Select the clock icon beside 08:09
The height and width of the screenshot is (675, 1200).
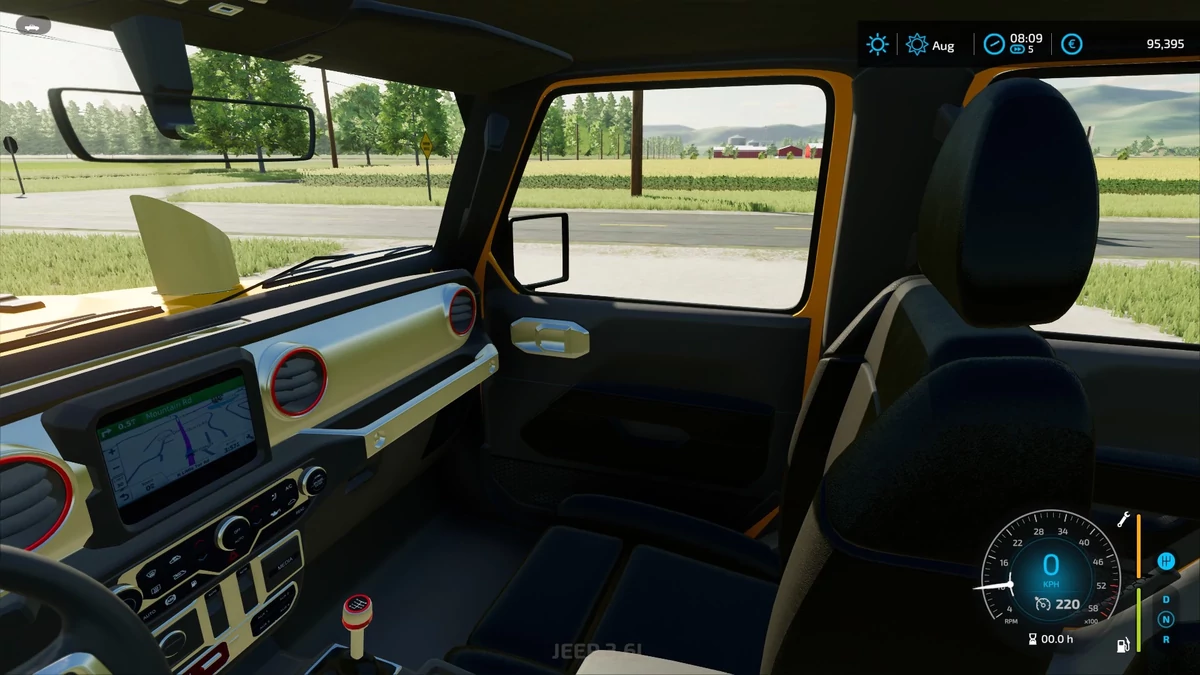click(x=993, y=44)
